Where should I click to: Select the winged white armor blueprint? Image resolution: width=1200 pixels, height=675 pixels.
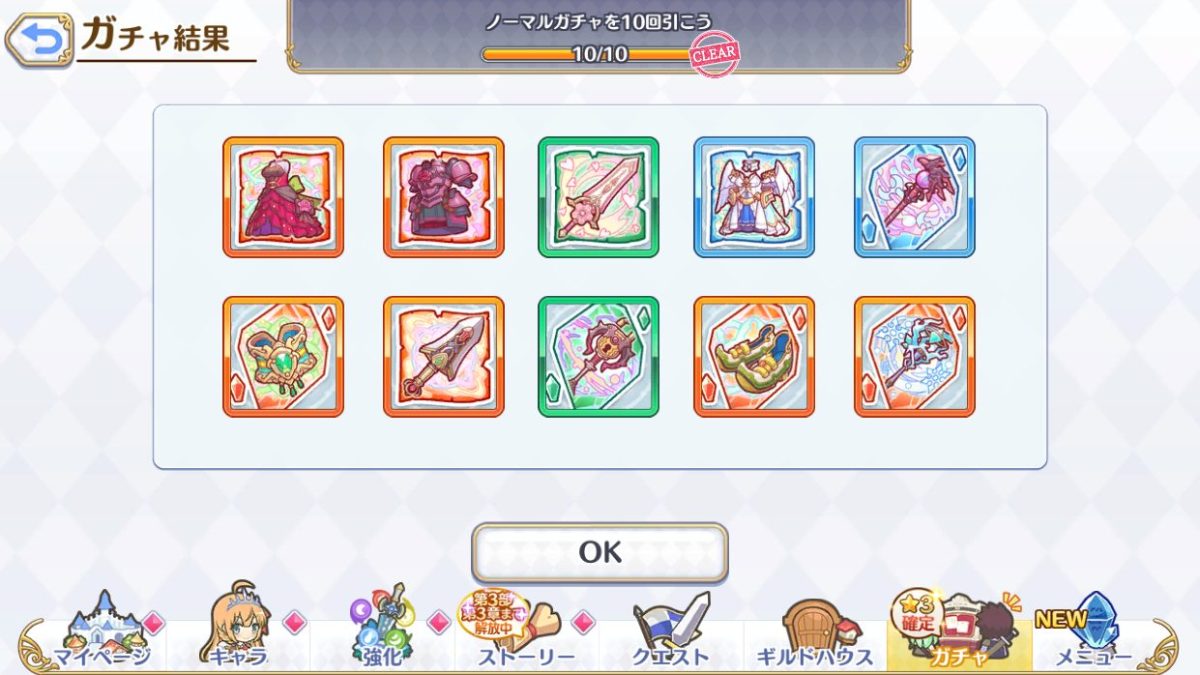(754, 197)
